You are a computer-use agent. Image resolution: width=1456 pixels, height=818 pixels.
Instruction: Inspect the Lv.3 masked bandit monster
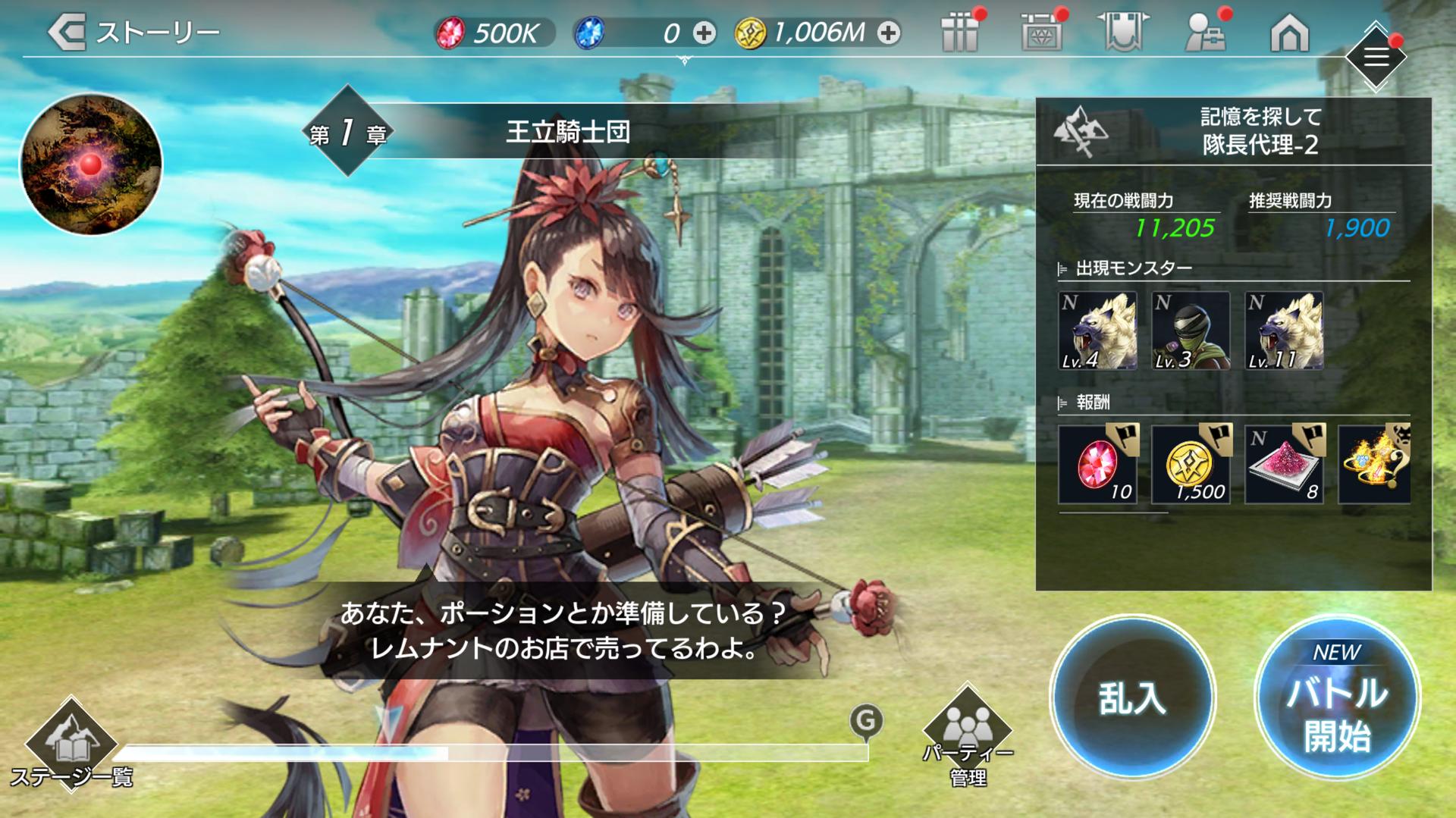pyautogui.click(x=1191, y=331)
